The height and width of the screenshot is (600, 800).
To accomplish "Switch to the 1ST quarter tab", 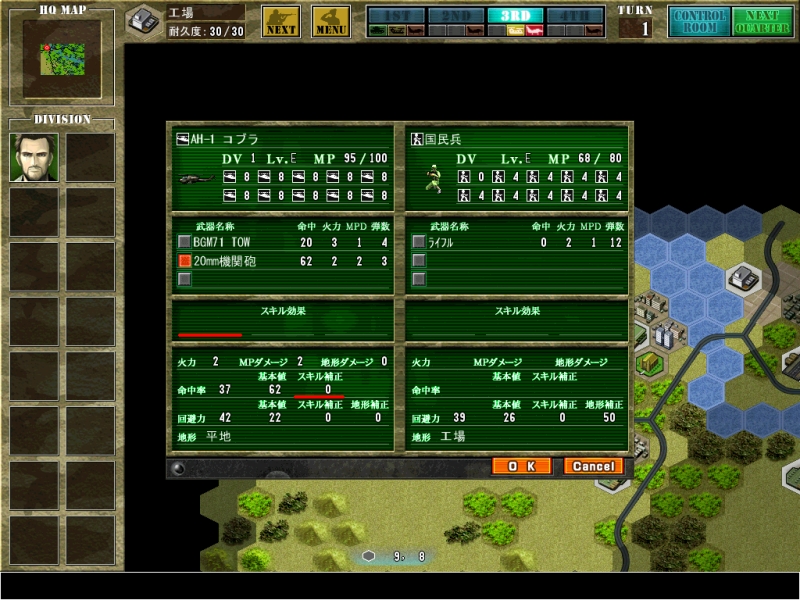I will click(395, 15).
